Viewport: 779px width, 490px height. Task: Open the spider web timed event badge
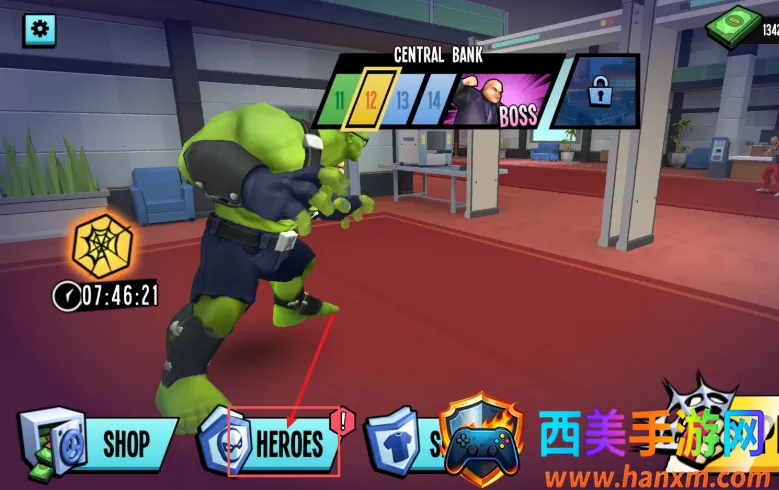point(103,246)
